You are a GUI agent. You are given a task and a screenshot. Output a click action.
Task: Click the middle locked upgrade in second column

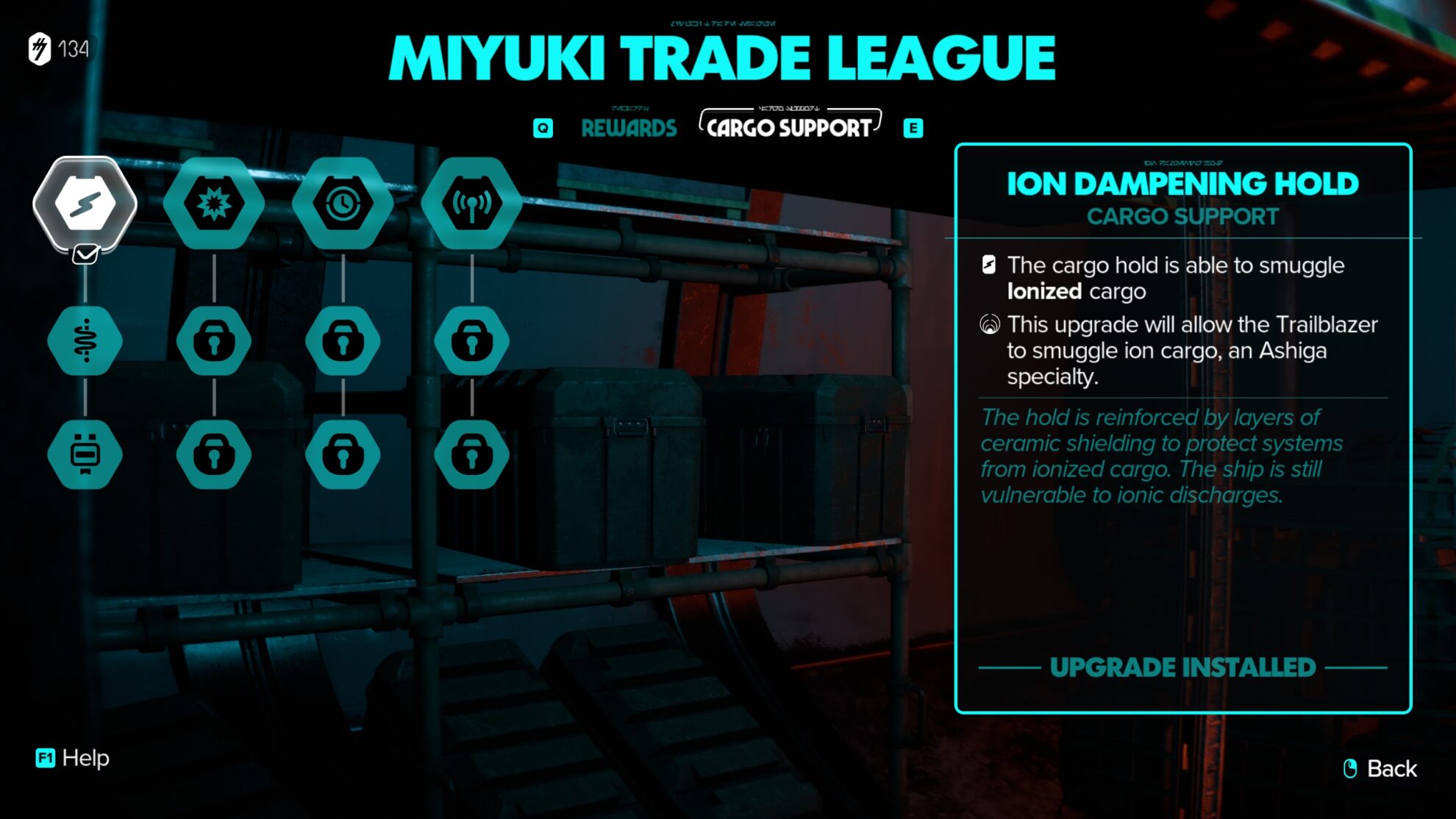[214, 339]
